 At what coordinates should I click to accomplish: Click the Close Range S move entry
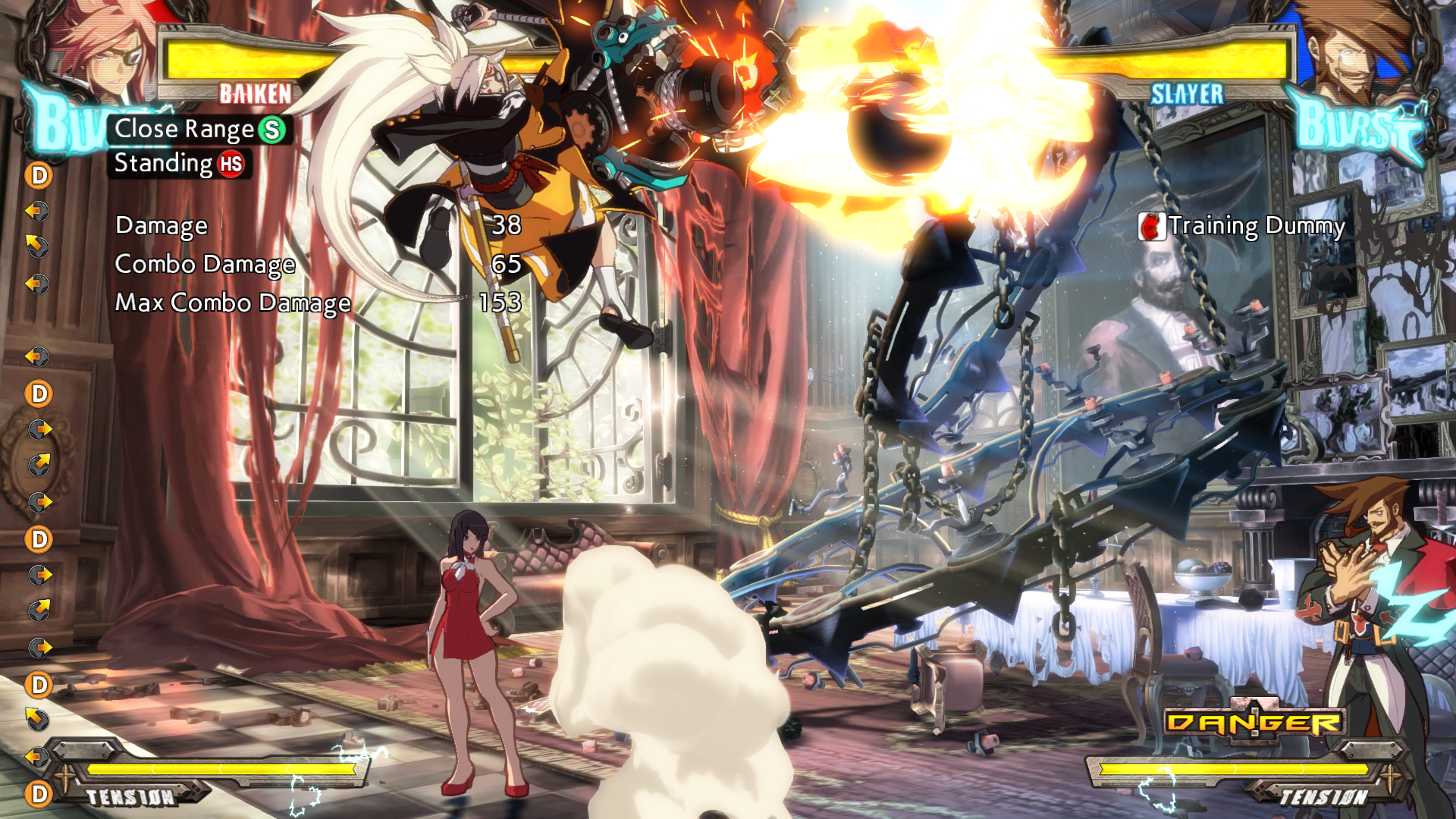click(x=199, y=130)
